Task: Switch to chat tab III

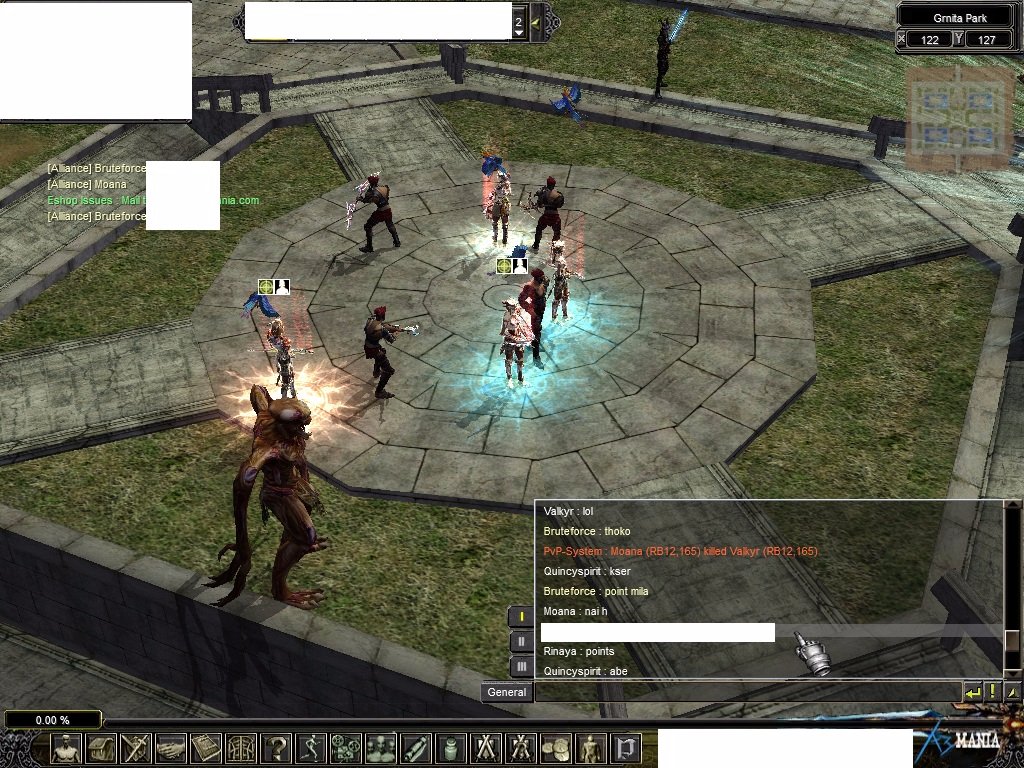Action: tap(521, 665)
